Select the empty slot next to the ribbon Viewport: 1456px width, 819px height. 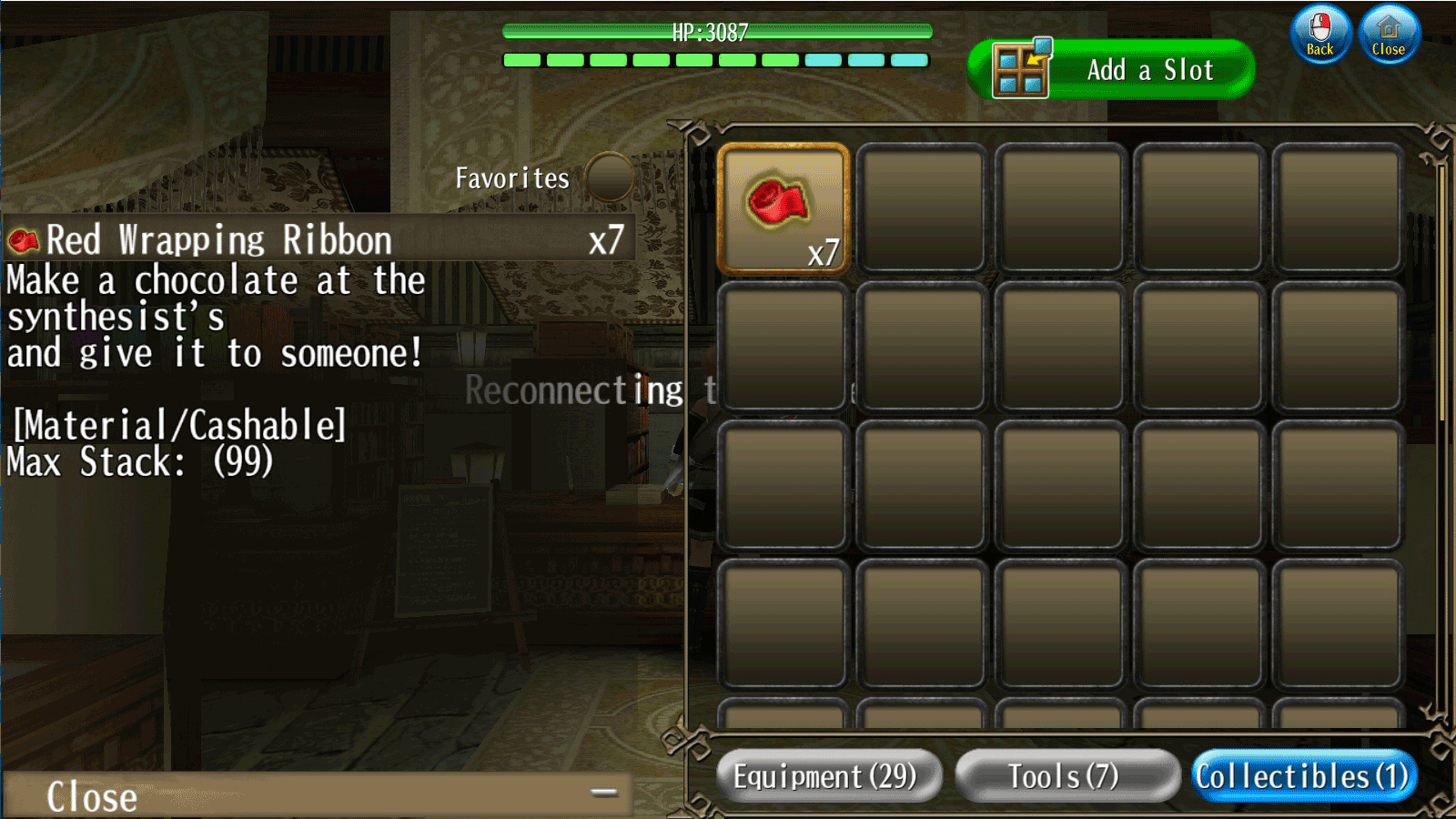point(922,207)
